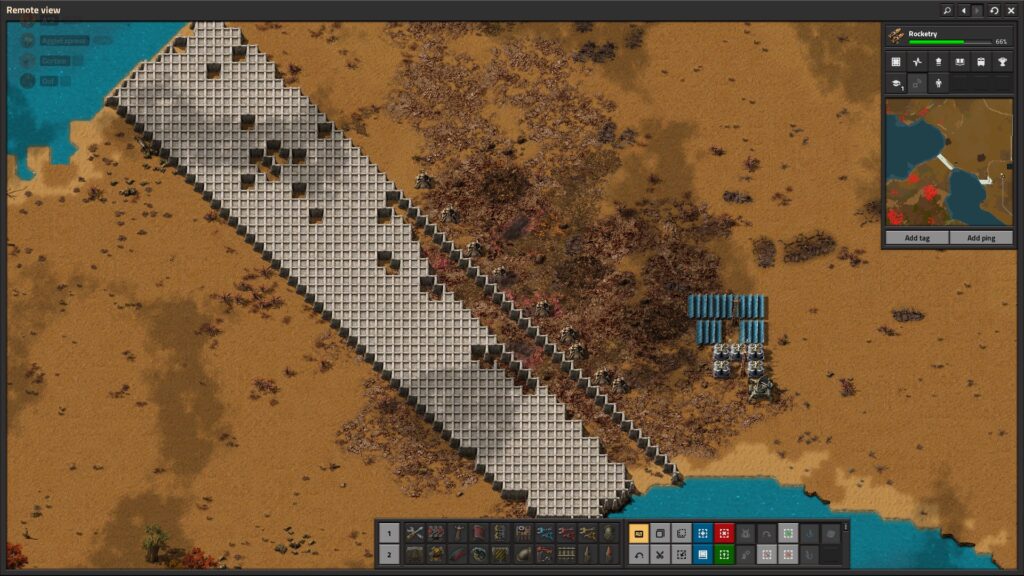Select quickbar row 2 button
The height and width of the screenshot is (576, 1024).
(x=390, y=554)
